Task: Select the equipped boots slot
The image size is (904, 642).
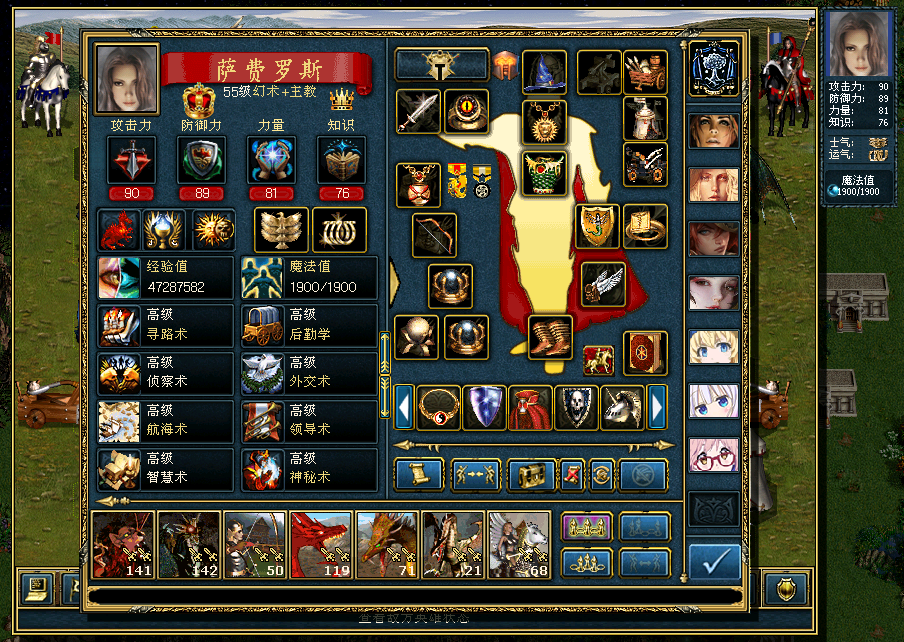Action: 549,337
